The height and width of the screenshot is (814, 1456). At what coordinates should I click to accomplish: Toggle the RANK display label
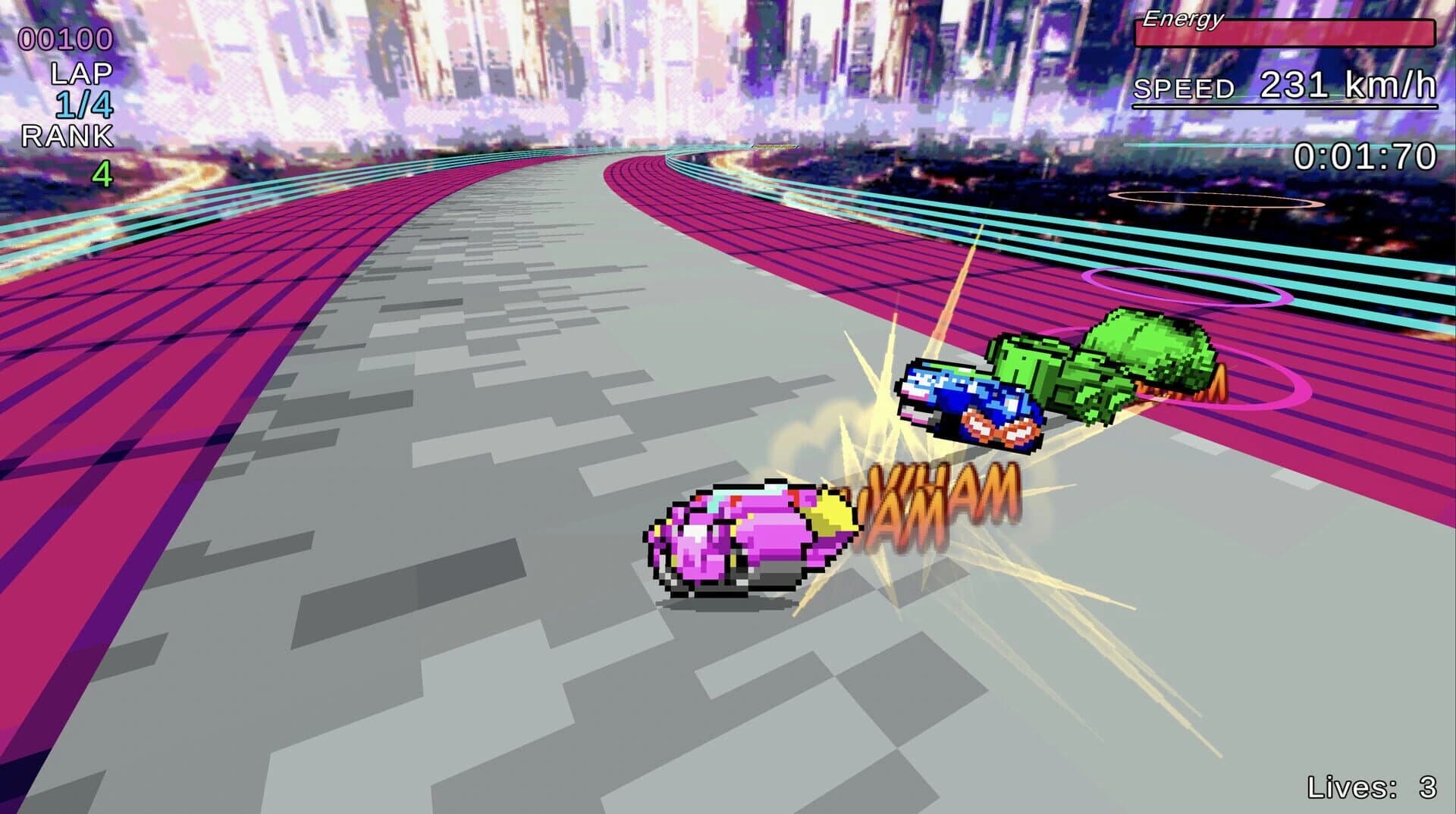click(x=67, y=136)
